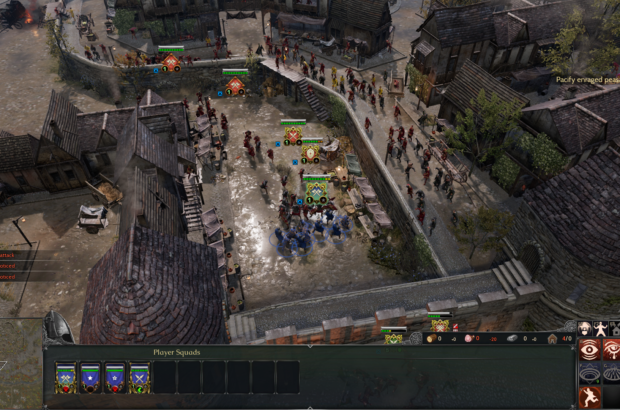Select the blue-green squad banner in the courtyard
Image resolution: width=620 pixels, height=410 pixels.
tap(316, 189)
